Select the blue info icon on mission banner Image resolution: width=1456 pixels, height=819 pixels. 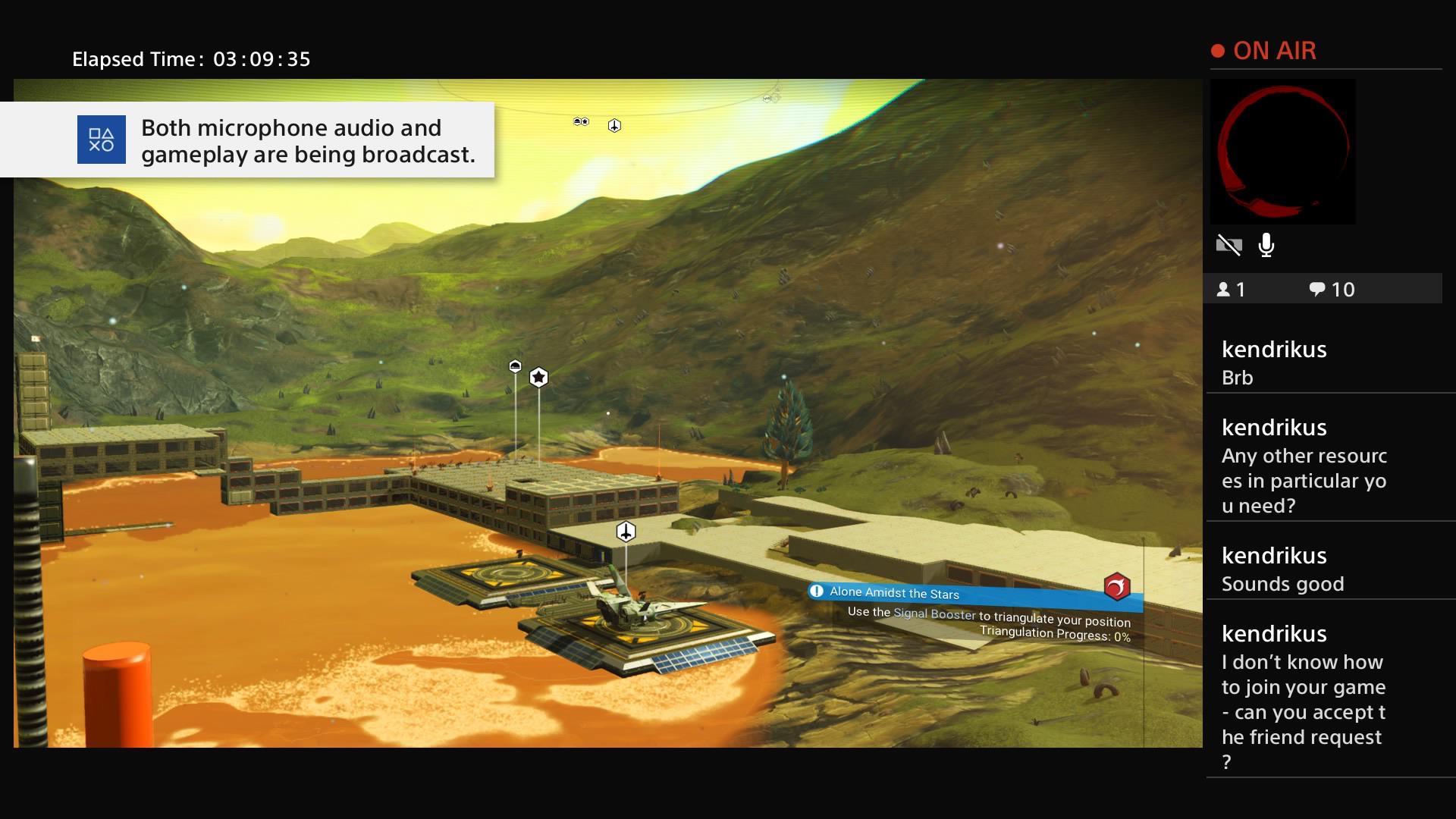[x=817, y=591]
